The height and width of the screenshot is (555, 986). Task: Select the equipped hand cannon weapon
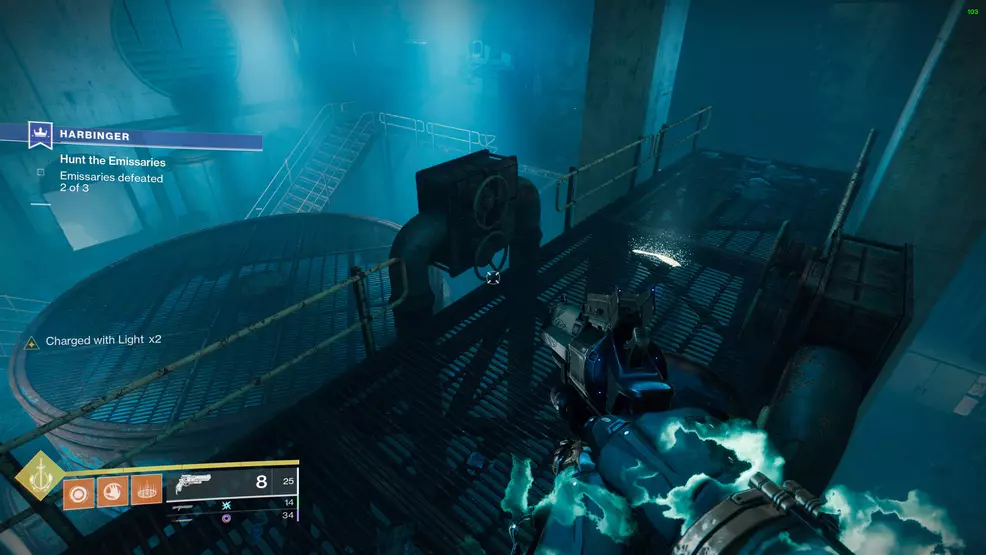[191, 484]
